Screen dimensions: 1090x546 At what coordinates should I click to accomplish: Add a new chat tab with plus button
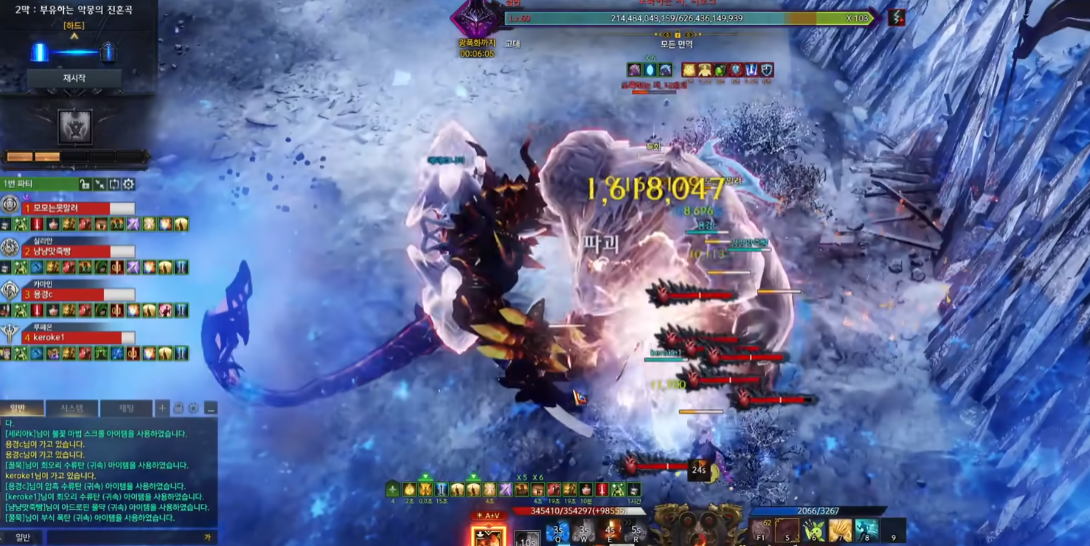[x=162, y=408]
